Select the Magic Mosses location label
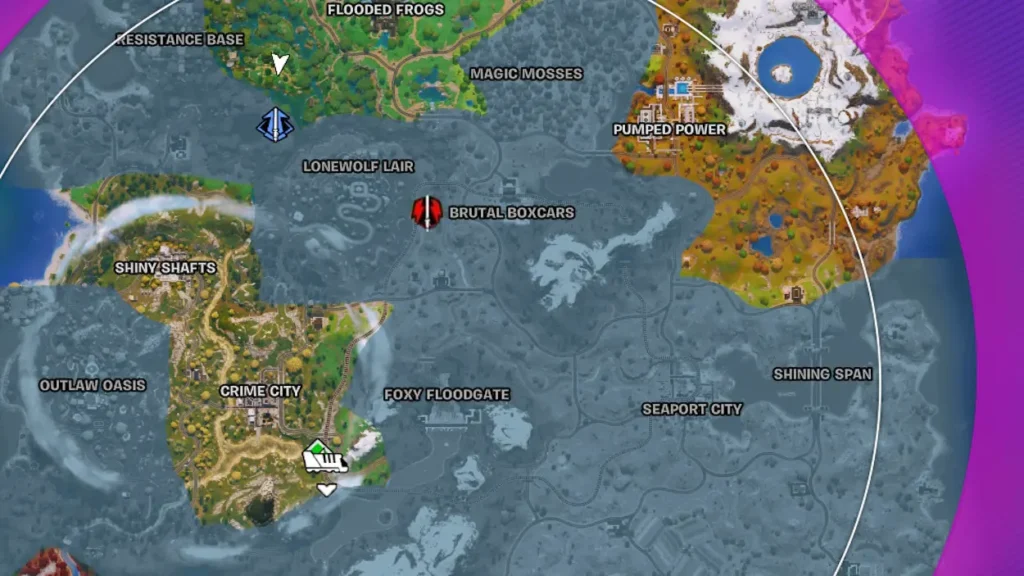The height and width of the screenshot is (576, 1024). pos(526,74)
